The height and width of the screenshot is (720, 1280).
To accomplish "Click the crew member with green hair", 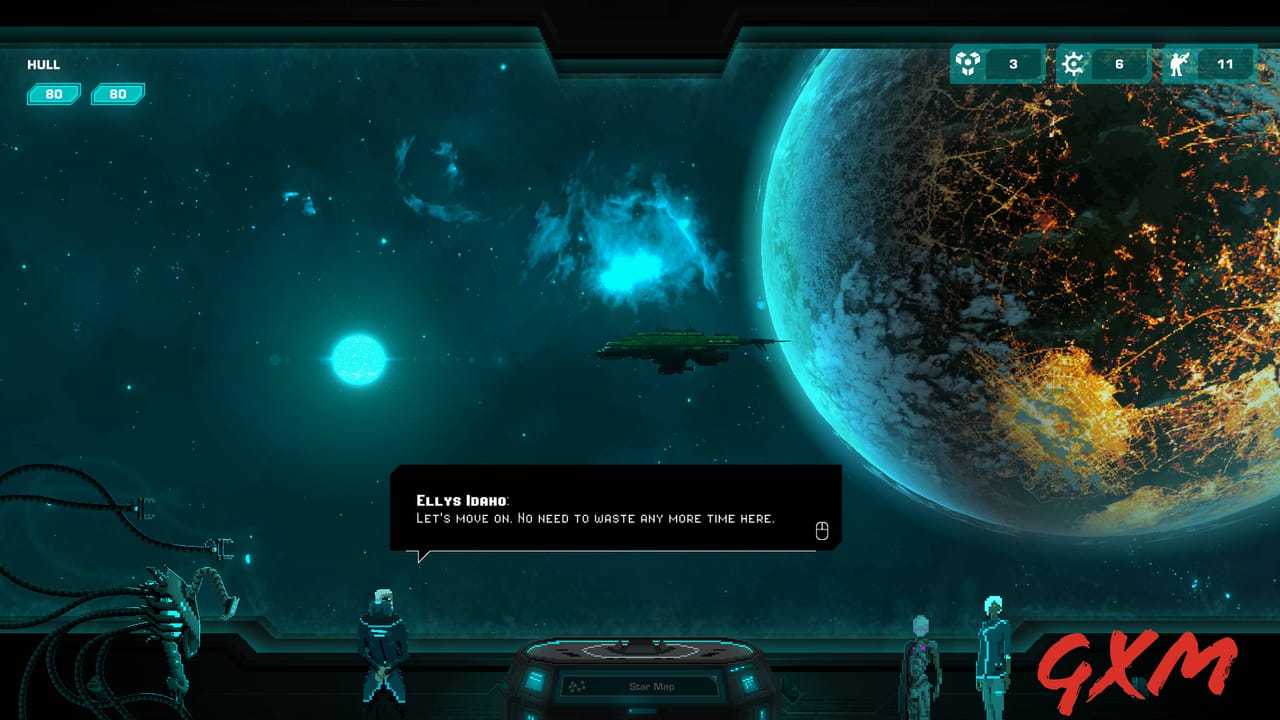I will coord(994,650).
